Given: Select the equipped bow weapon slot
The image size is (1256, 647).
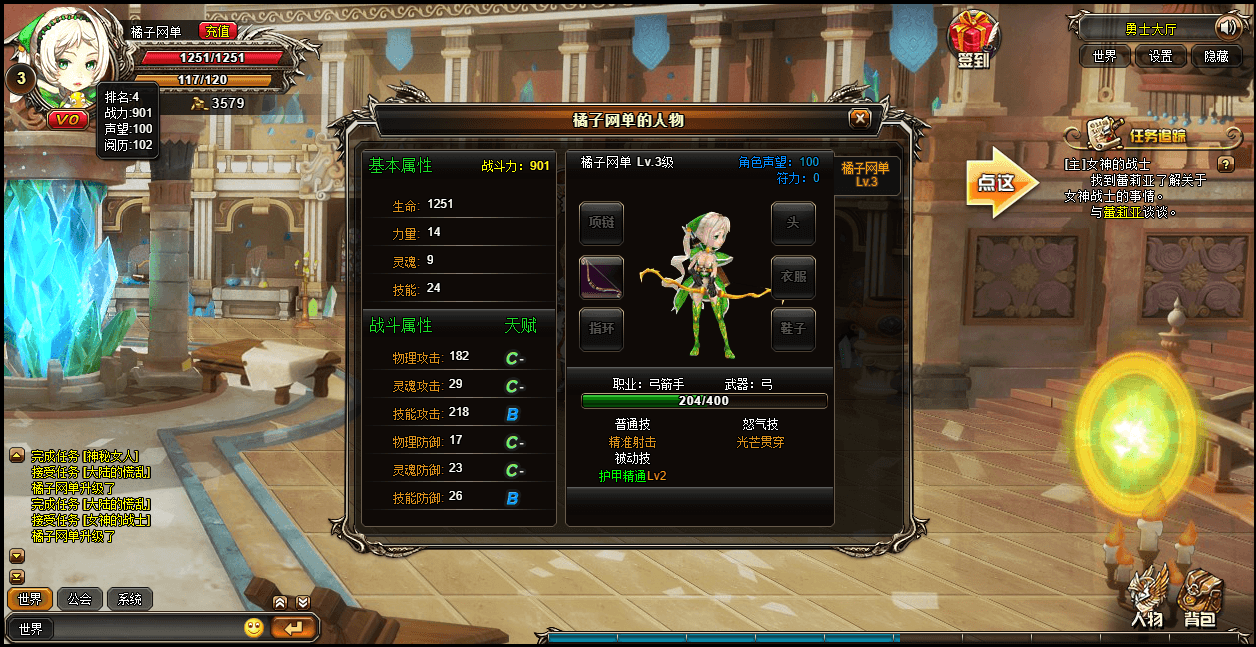Looking at the screenshot, I should pos(601,277).
